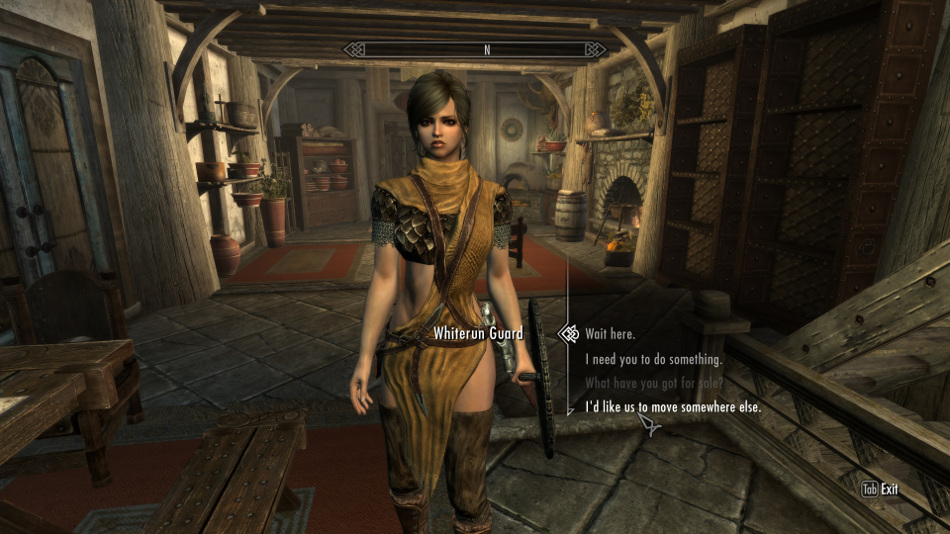Pick "I'd like us to move somewhere else."

pos(673,408)
